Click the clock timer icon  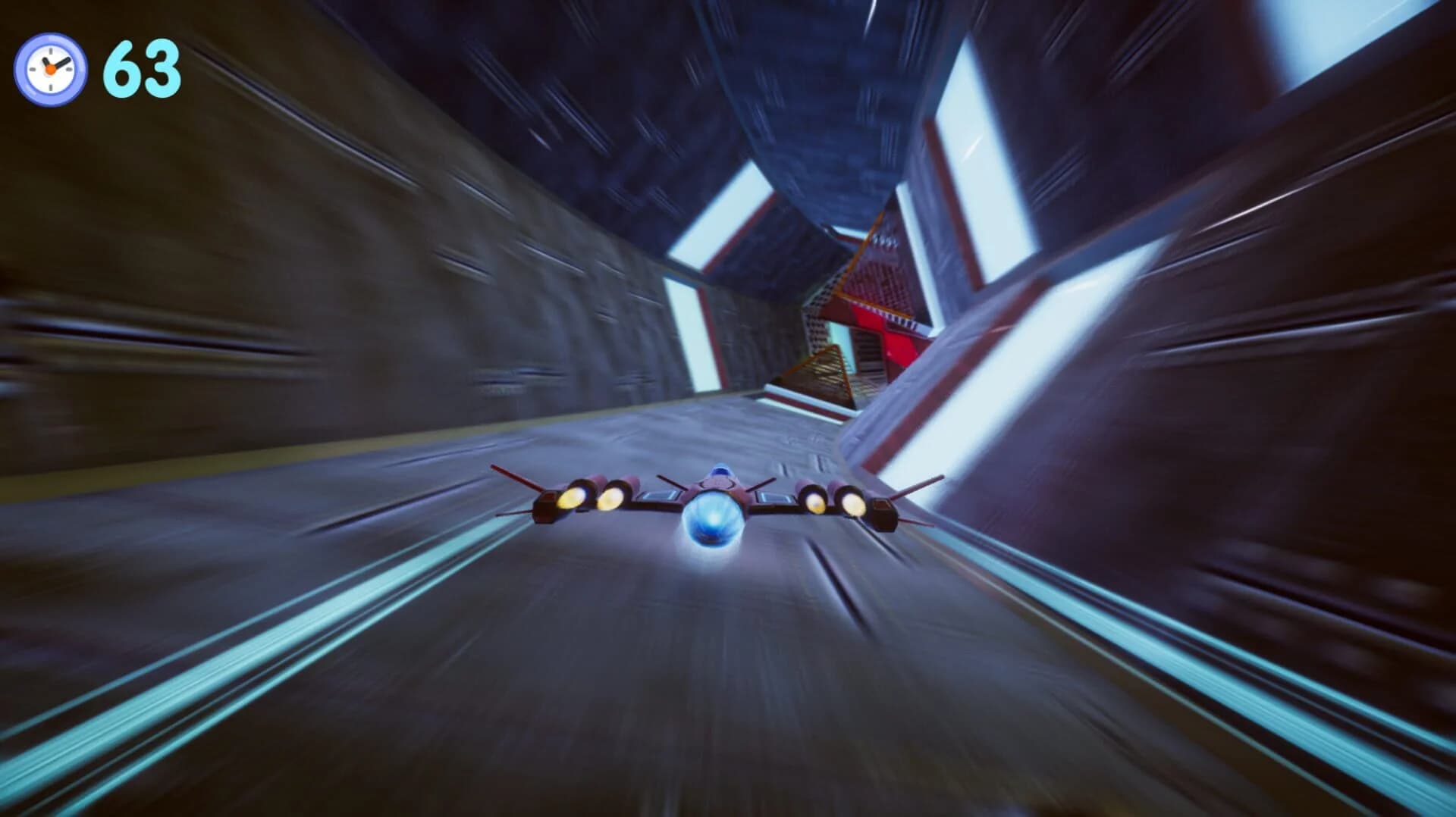[50, 70]
